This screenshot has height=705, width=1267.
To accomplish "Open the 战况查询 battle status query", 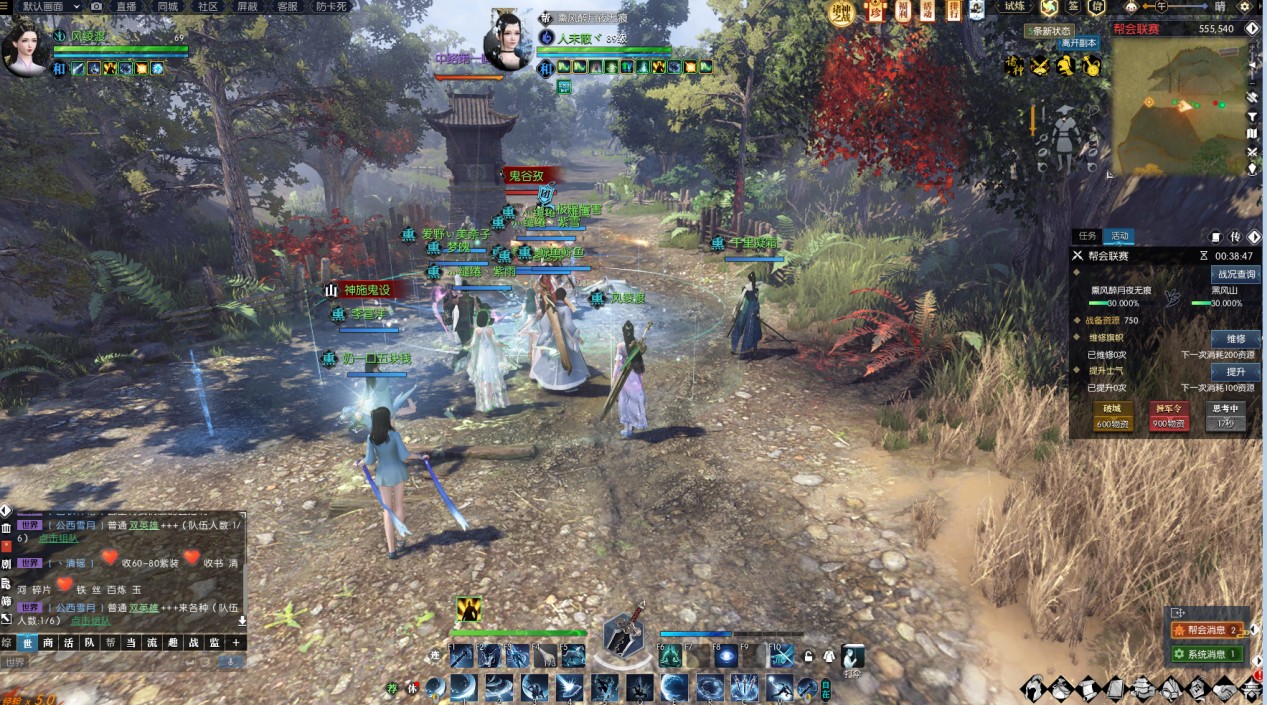I will 1236,274.
